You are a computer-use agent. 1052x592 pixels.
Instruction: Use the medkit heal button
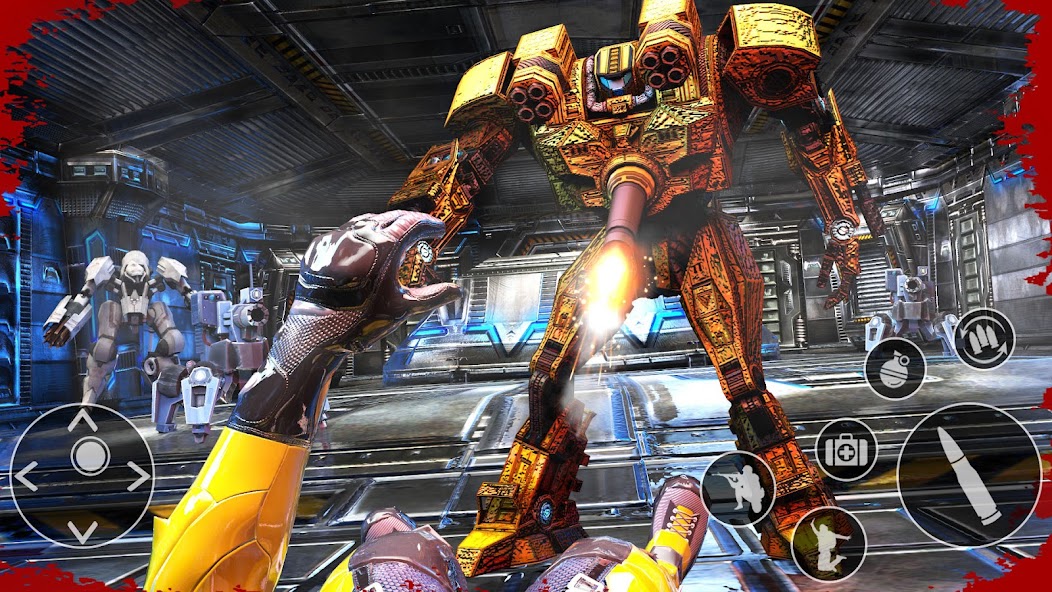pos(847,450)
